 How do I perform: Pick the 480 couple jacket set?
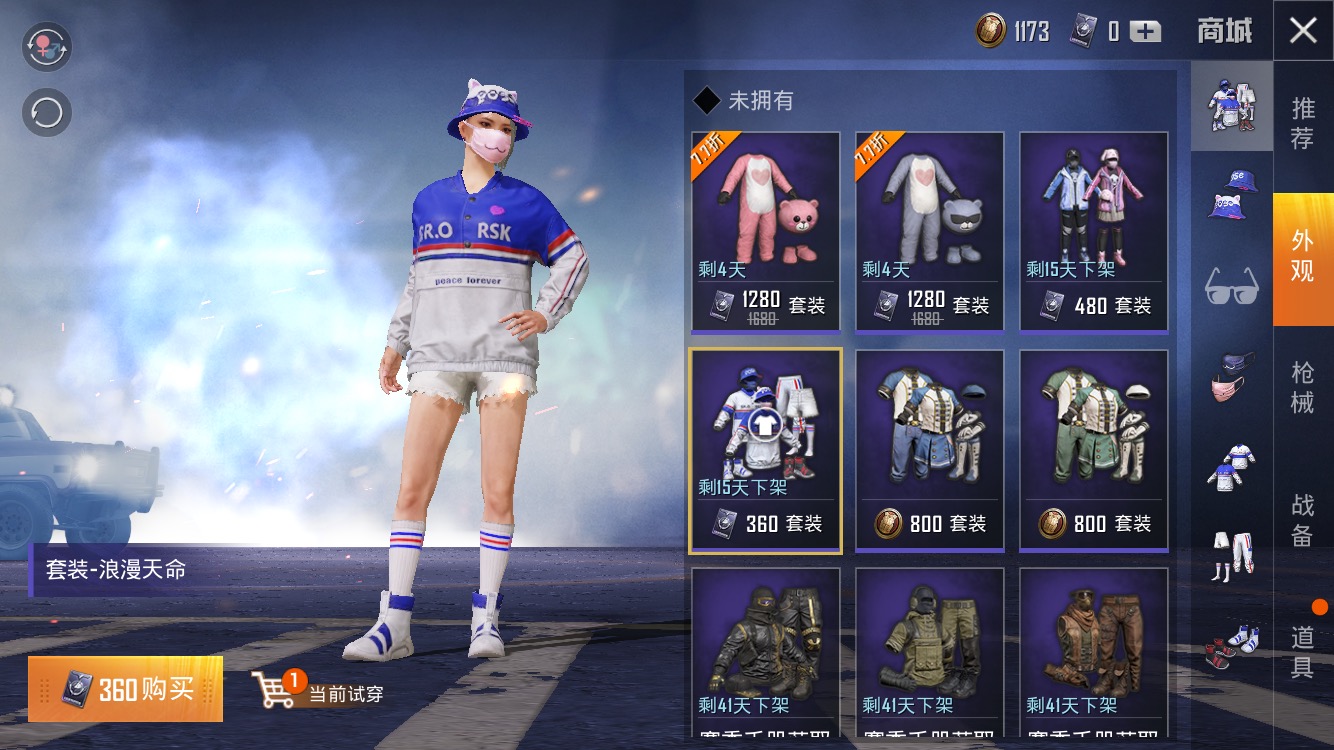1094,232
